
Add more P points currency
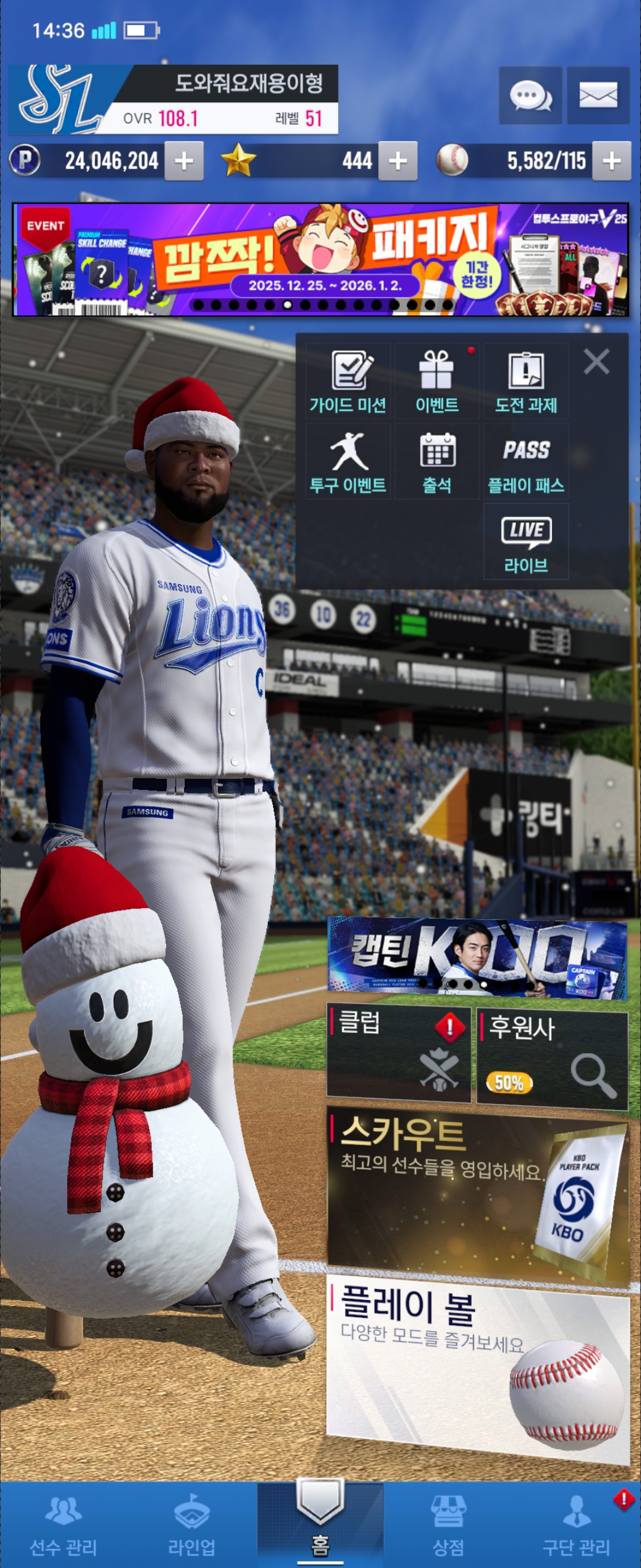pos(183,162)
